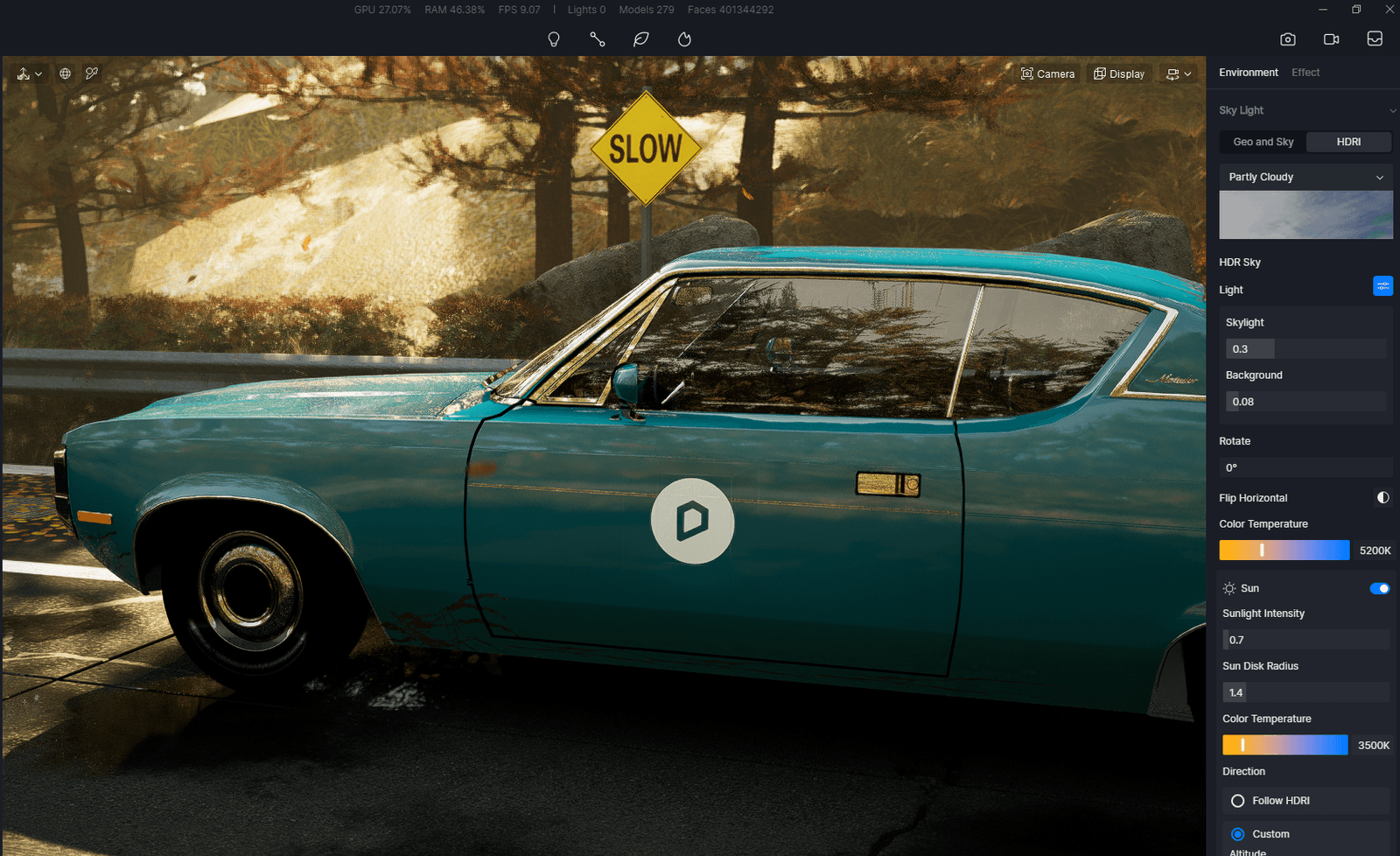Toggle Flip Horizontal for the sky
The image size is (1400, 856).
pos(1382,497)
